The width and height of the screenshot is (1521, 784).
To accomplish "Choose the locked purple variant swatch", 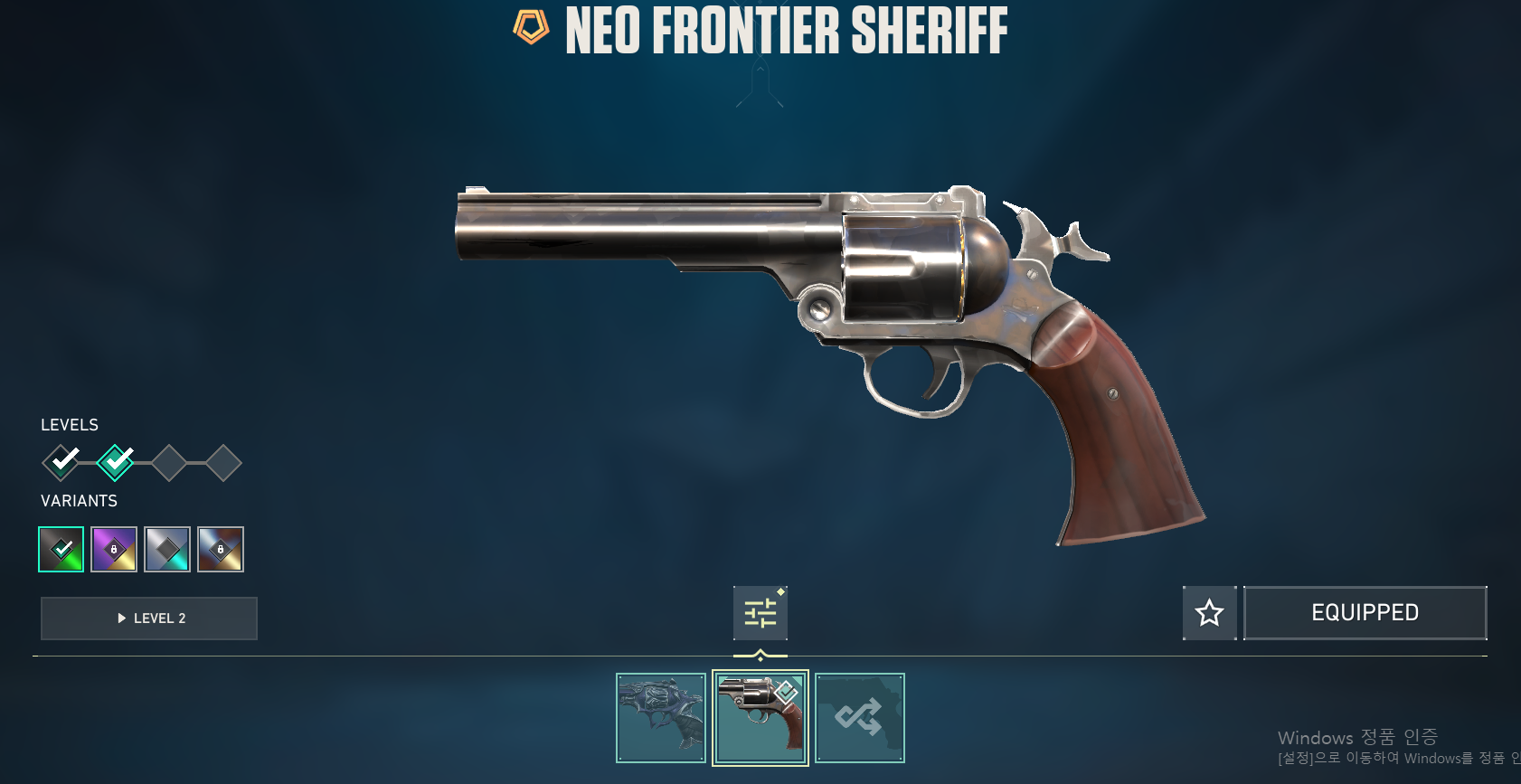I will coord(114,549).
